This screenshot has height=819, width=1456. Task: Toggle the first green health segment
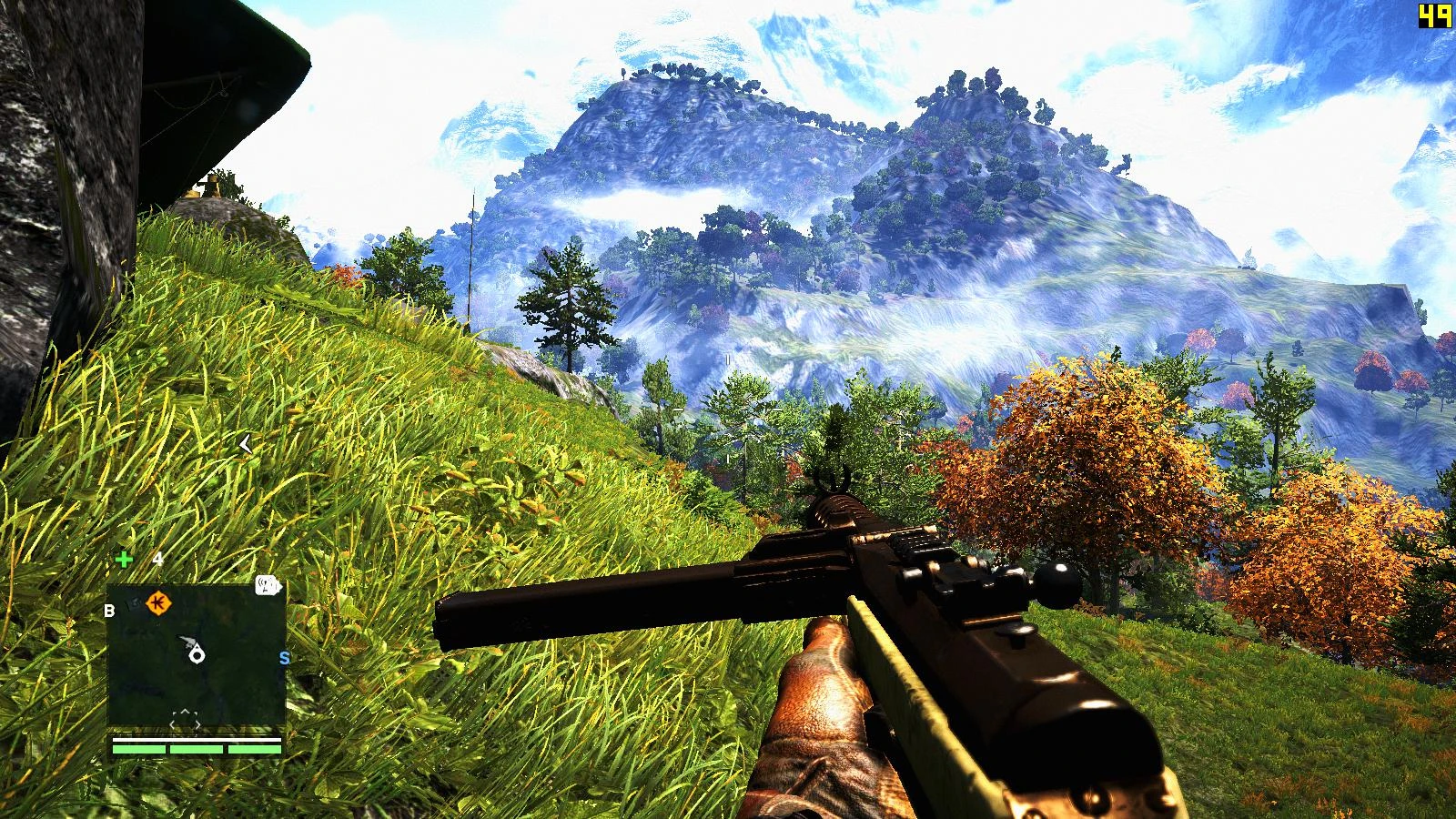[138, 751]
